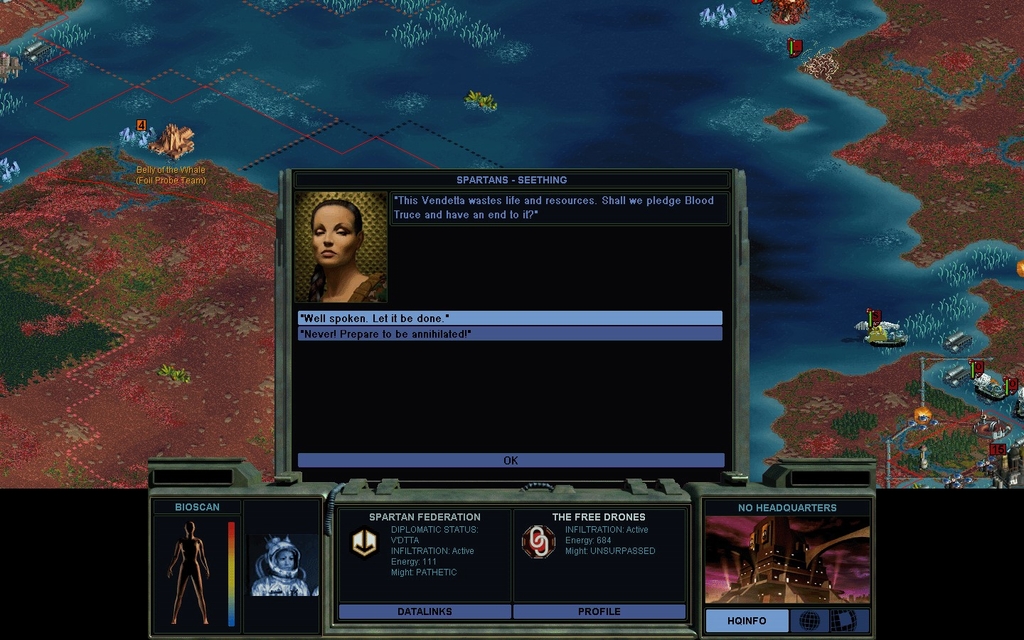Click the headquarters building image

click(x=787, y=560)
